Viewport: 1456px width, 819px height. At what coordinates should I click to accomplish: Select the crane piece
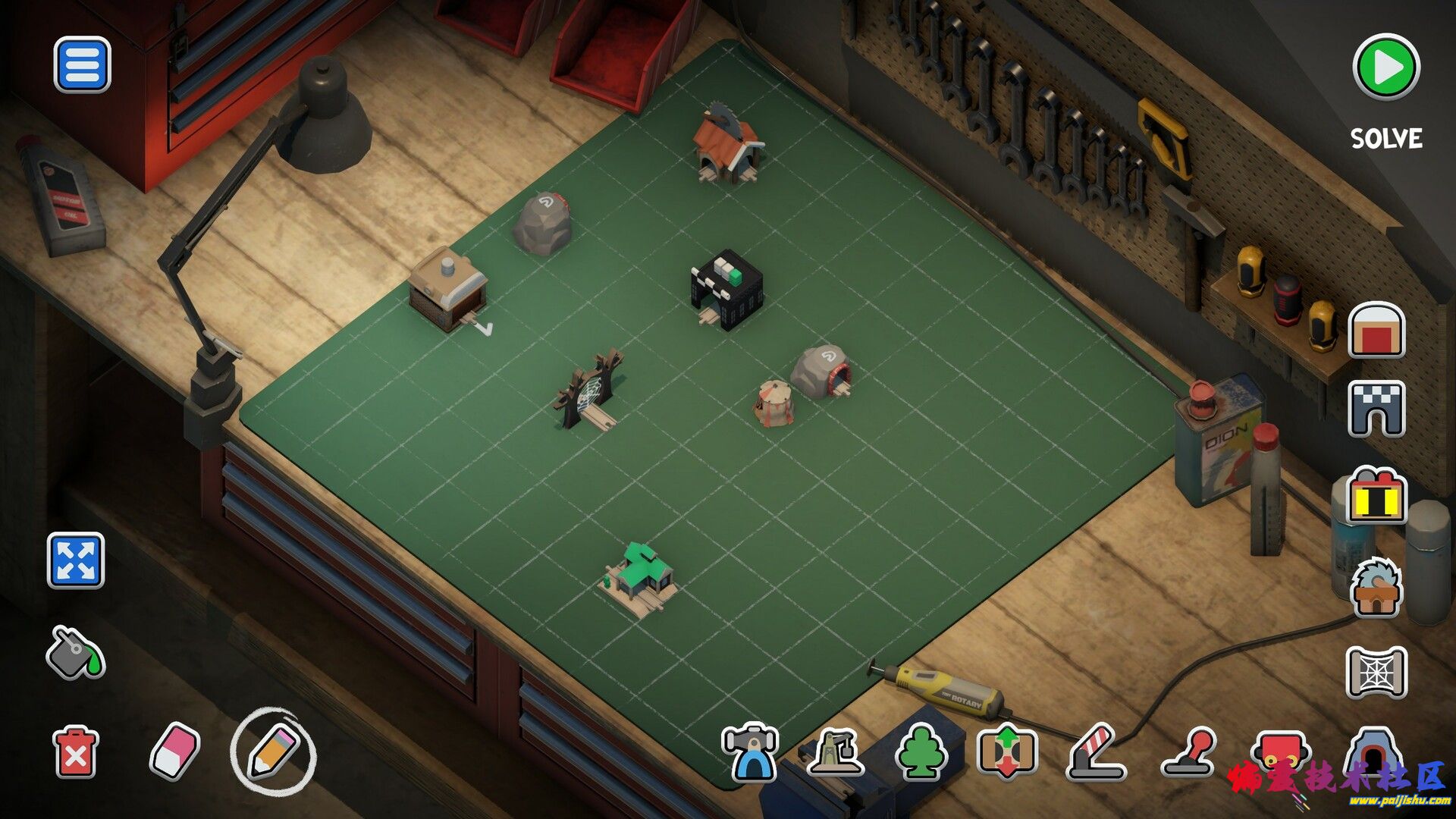836,752
